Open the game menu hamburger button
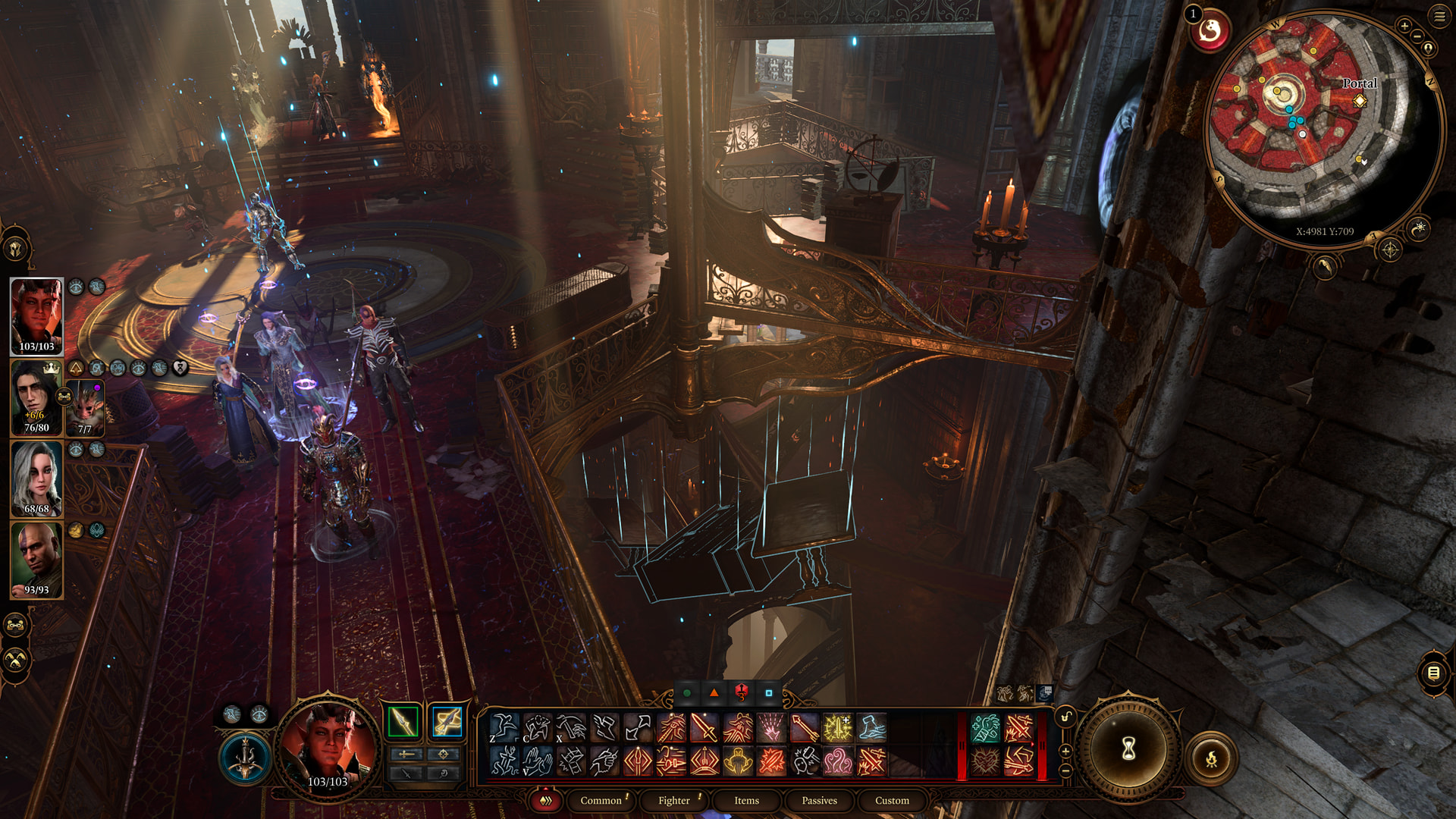The width and height of the screenshot is (1456, 819). coord(1439,17)
